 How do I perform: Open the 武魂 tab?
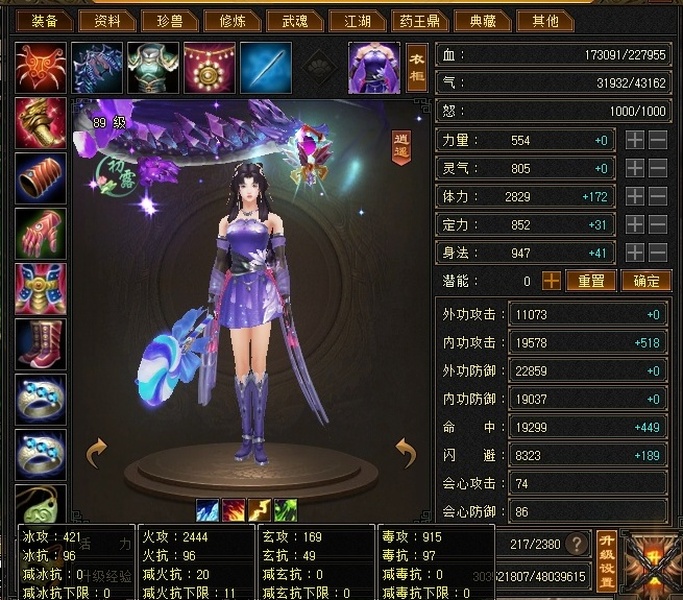[x=294, y=20]
